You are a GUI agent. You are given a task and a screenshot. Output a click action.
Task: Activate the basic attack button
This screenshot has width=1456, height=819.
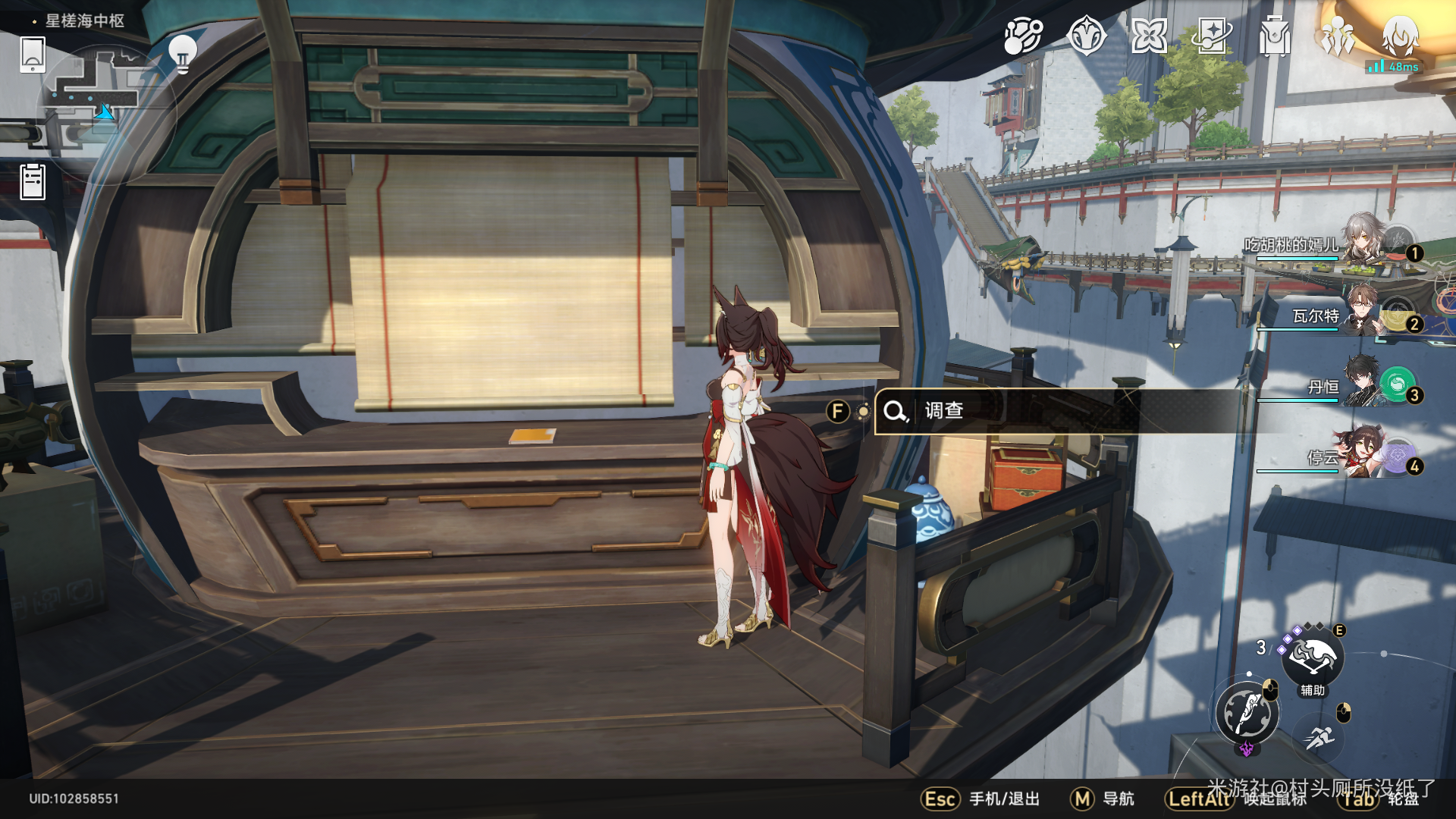point(1247,714)
